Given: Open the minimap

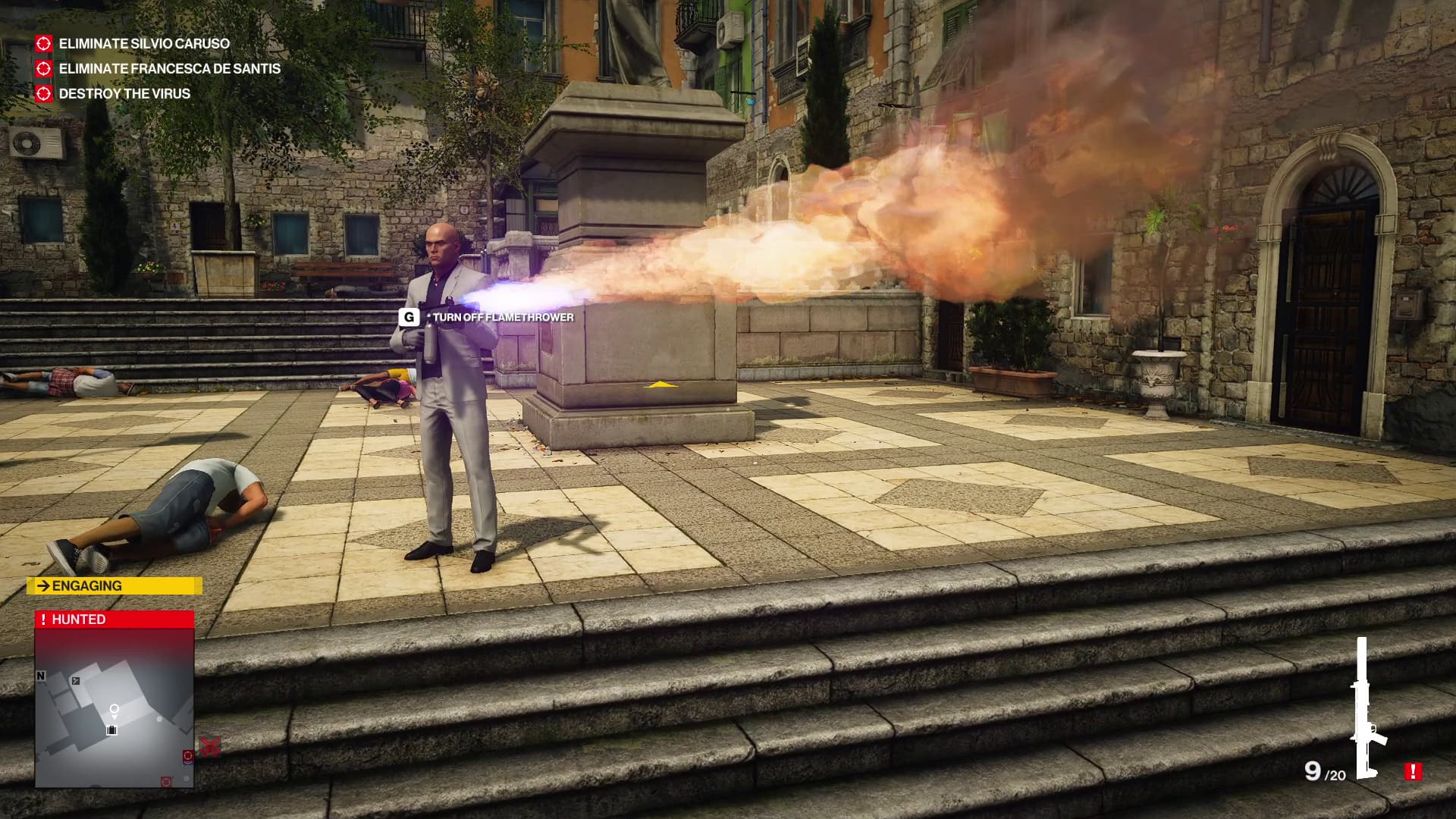Looking at the screenshot, I should point(115,707).
